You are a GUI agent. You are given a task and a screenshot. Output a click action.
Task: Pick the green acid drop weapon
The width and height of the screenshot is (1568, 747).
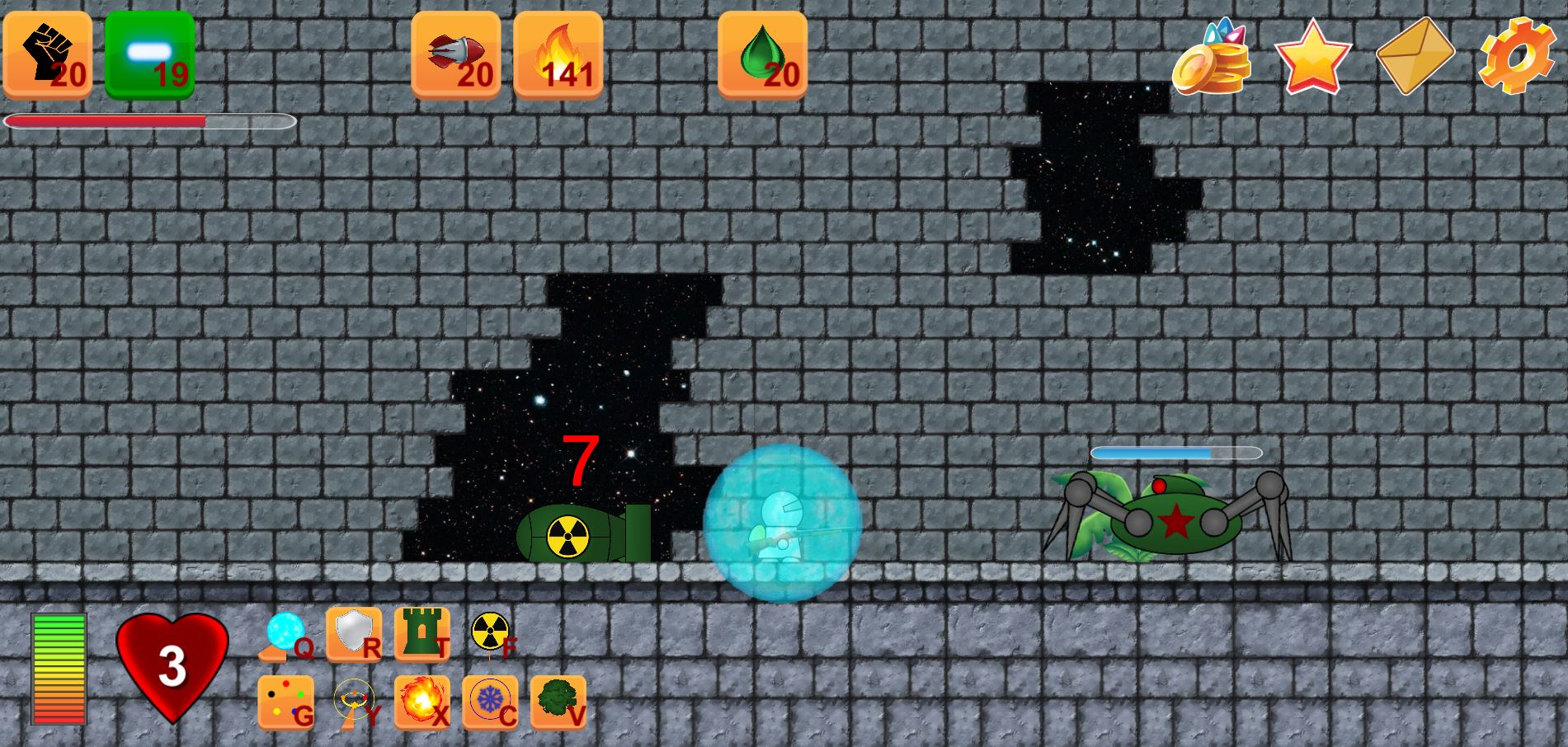point(762,54)
